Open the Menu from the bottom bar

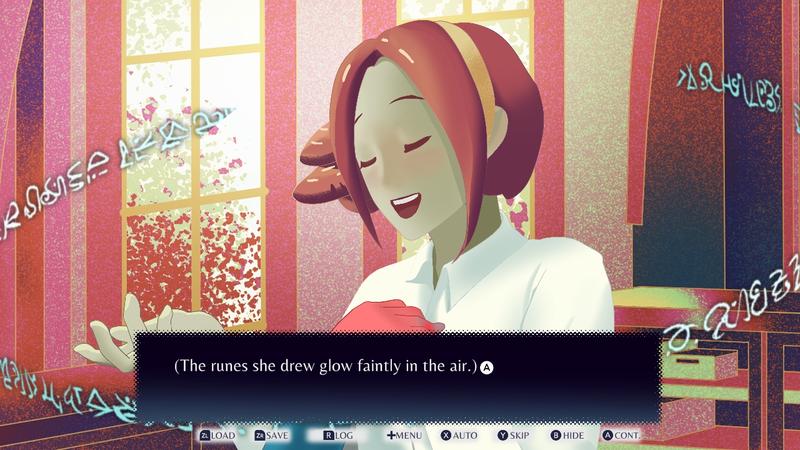click(x=403, y=436)
